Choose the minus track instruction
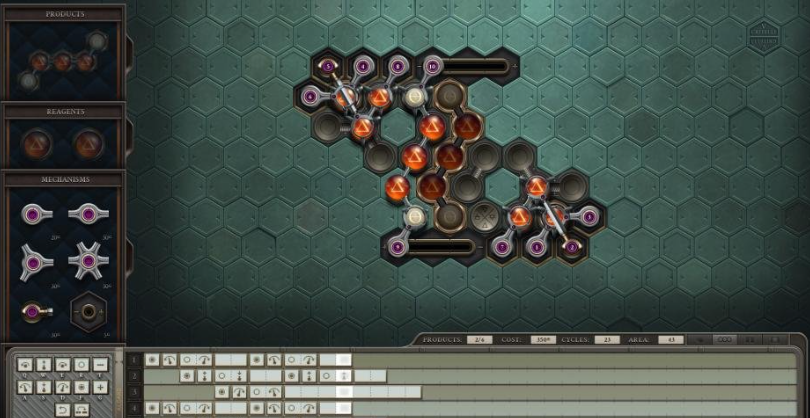810x418 pixels. tap(101, 365)
